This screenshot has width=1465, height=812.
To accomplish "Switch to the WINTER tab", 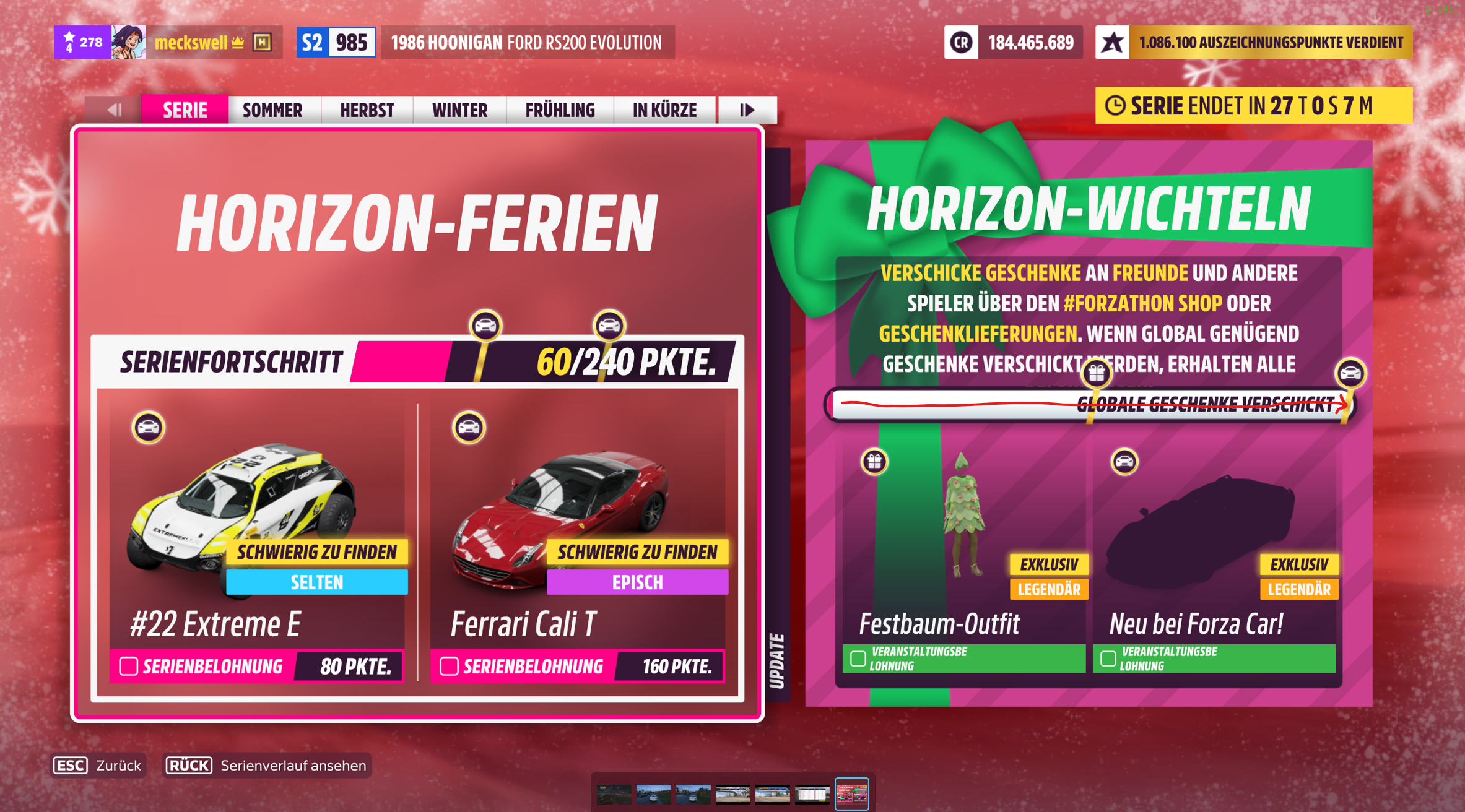I will [458, 110].
